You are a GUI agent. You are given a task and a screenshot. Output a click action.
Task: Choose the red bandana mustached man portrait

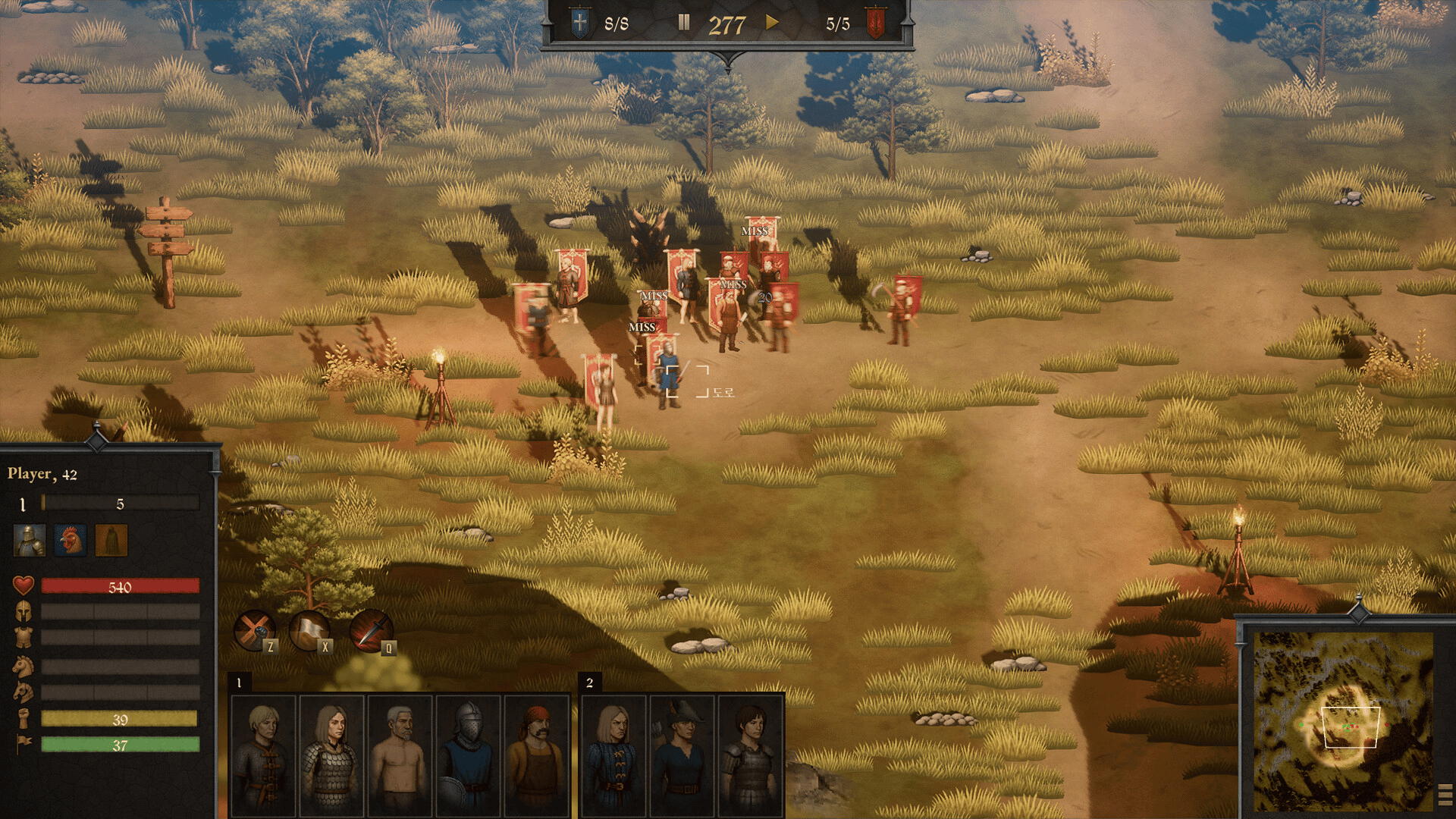coord(536,755)
